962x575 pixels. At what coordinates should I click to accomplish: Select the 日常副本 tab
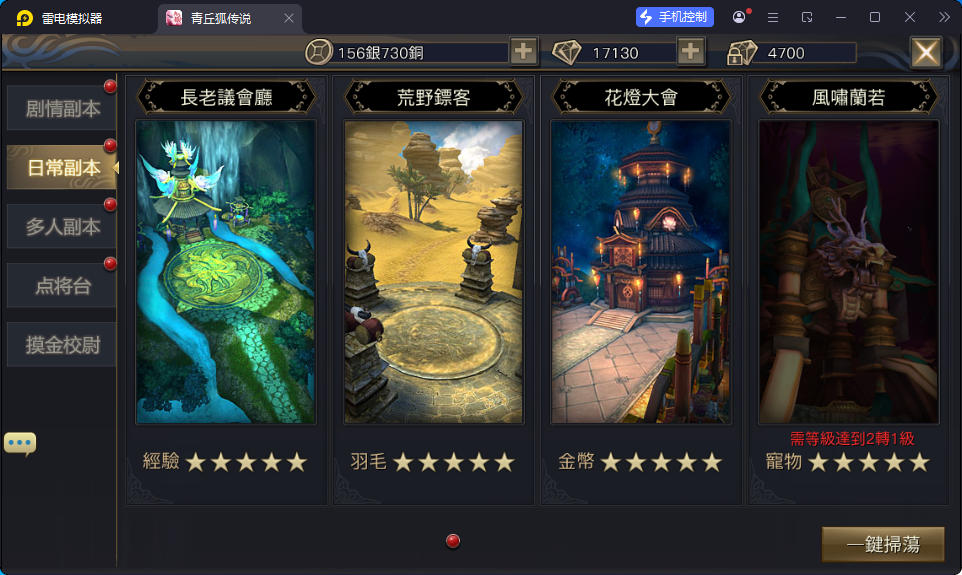pos(62,167)
